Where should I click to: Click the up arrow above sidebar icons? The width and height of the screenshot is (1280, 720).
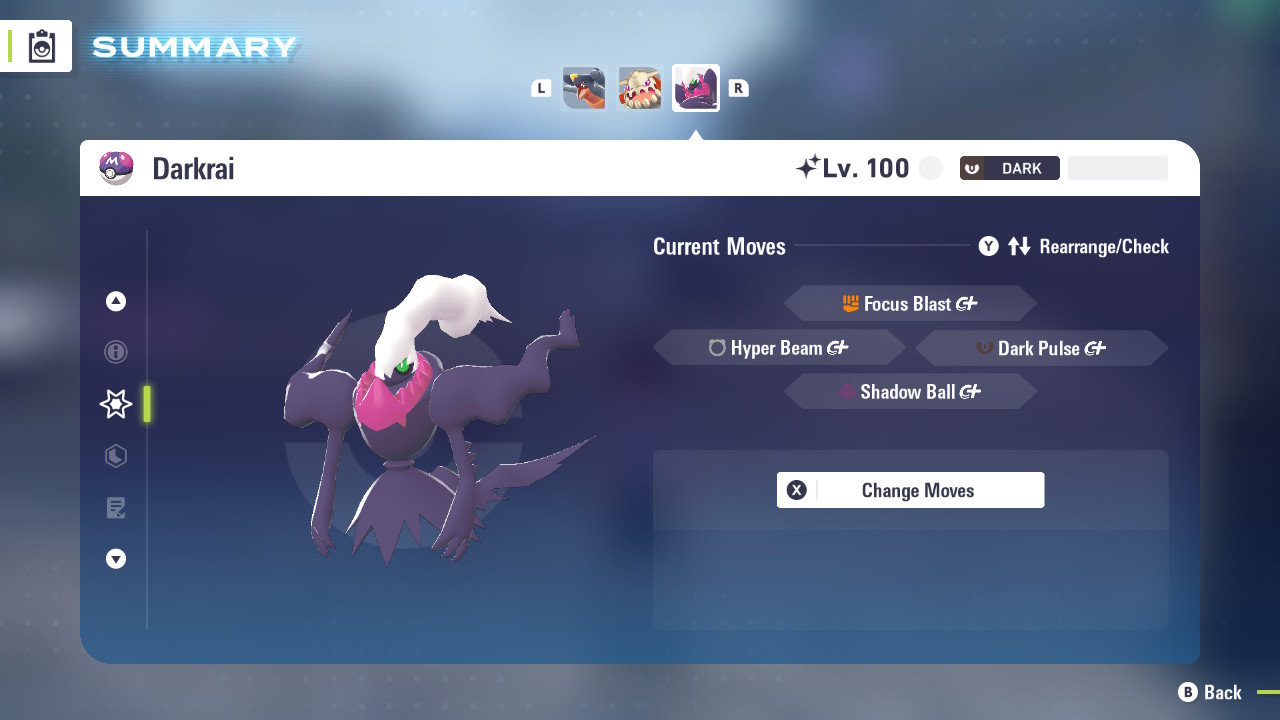coord(115,300)
